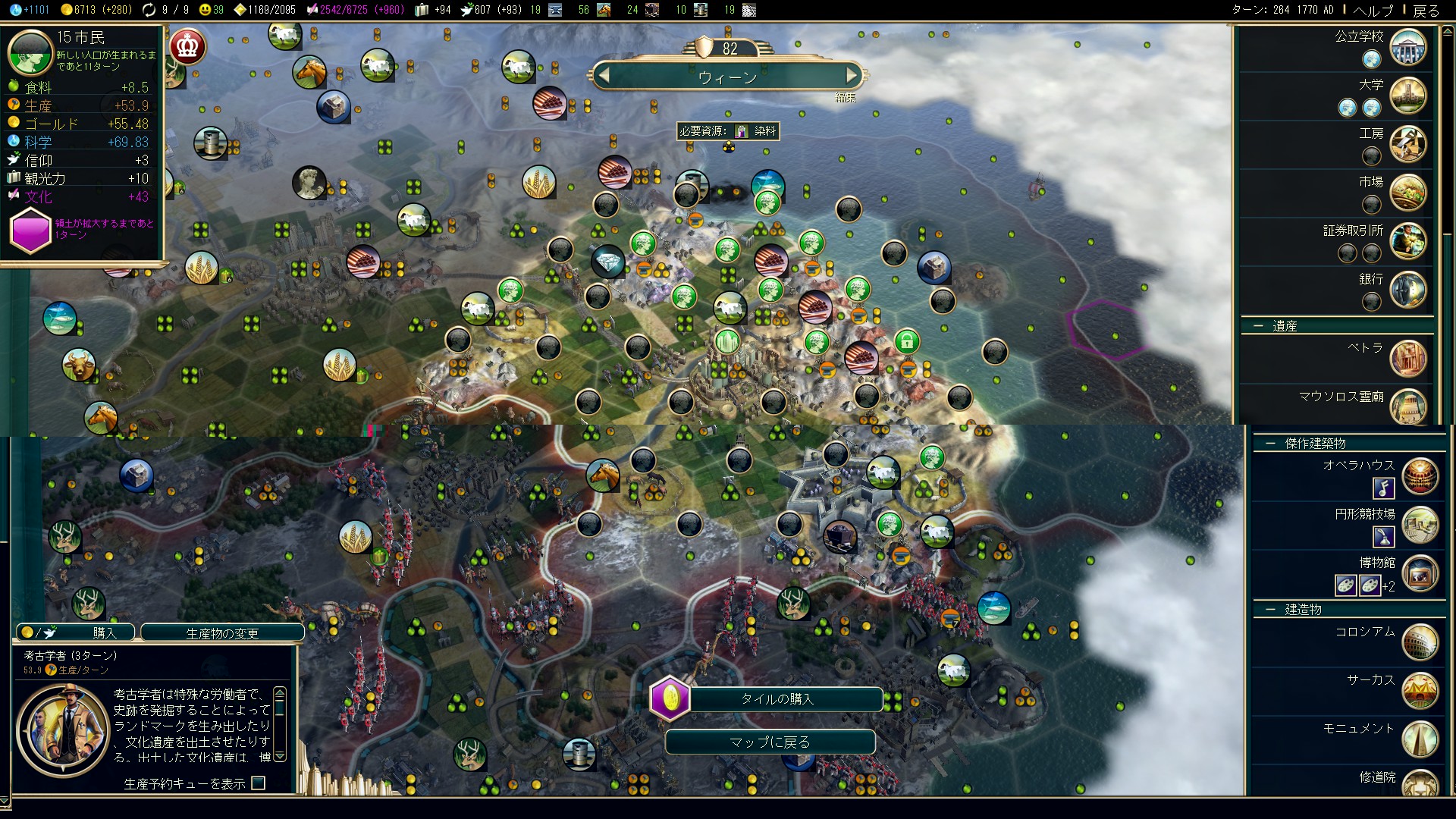Select the 公立学校 building icon

click(1408, 47)
